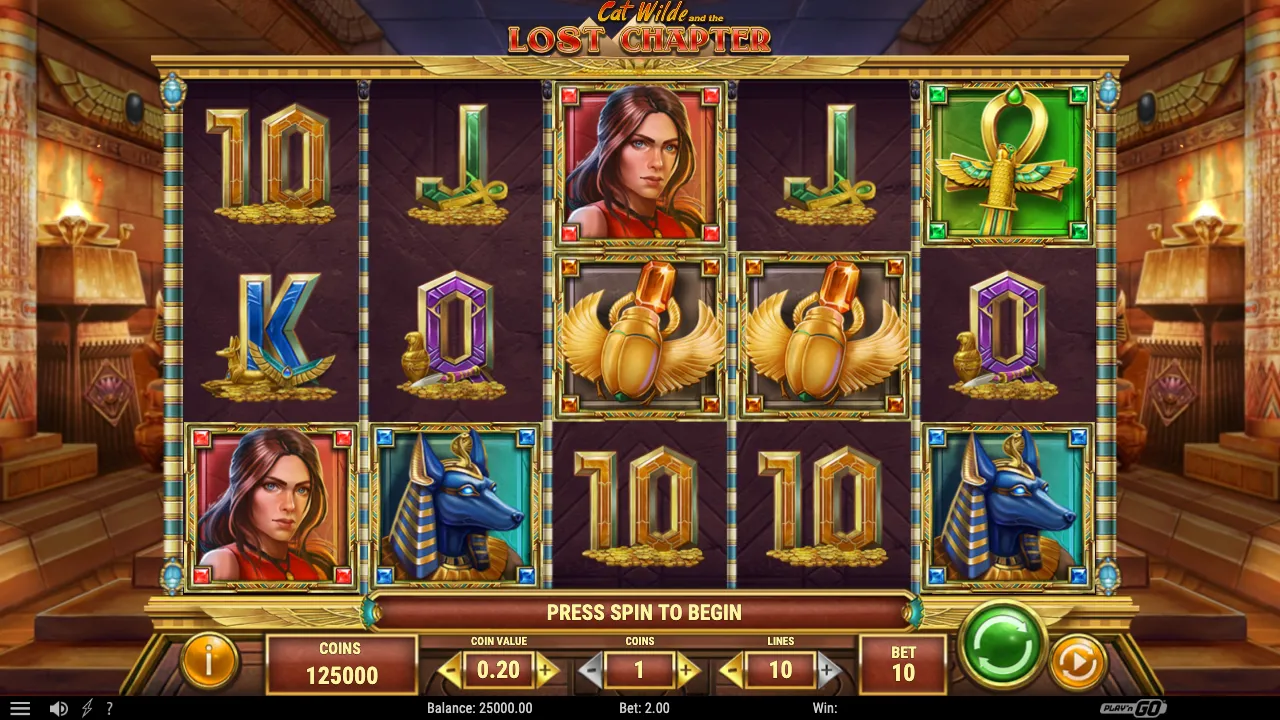
Task: Open the hamburger menu
Action: pyautogui.click(x=20, y=708)
